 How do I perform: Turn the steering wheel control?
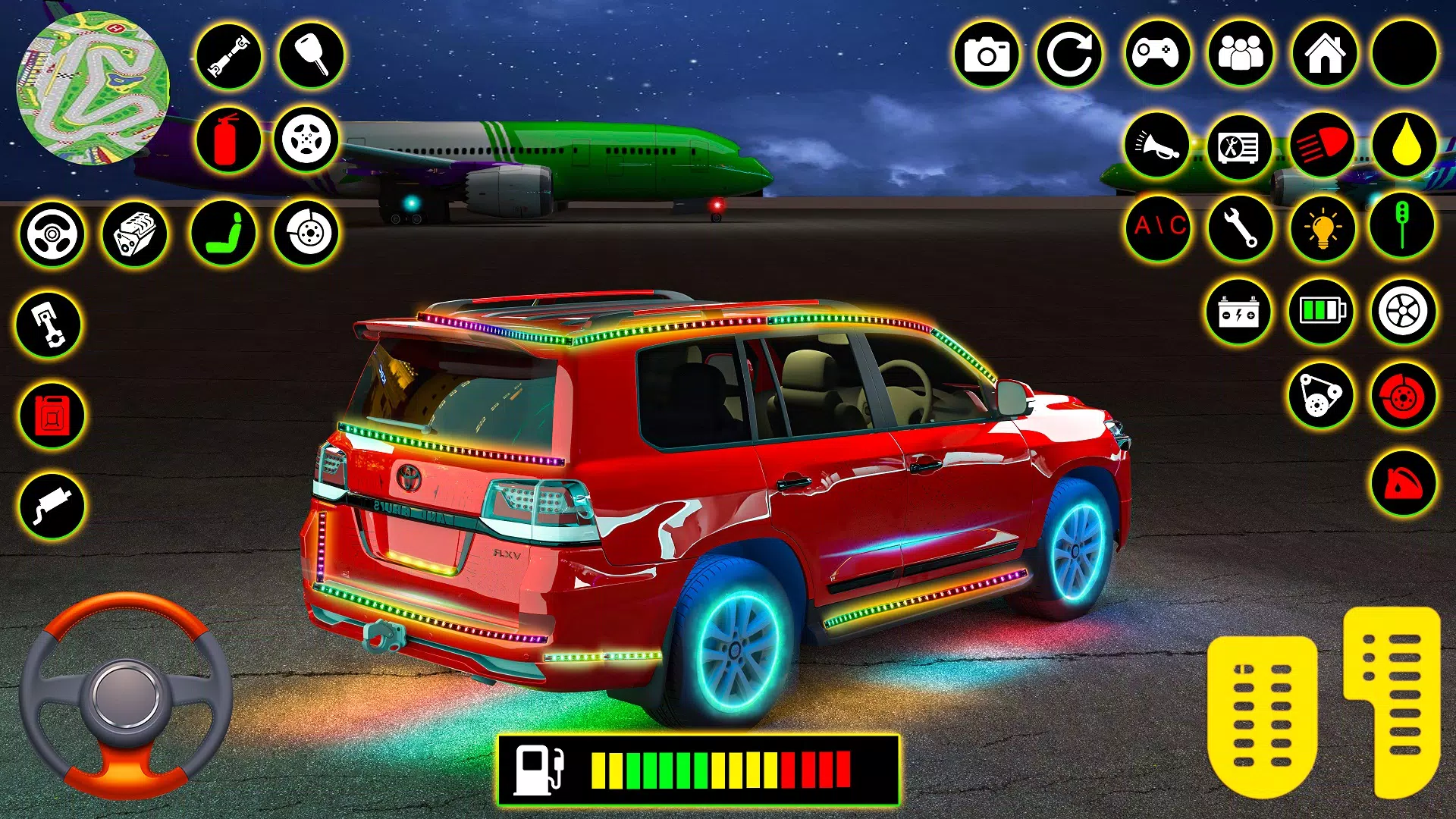click(x=125, y=694)
